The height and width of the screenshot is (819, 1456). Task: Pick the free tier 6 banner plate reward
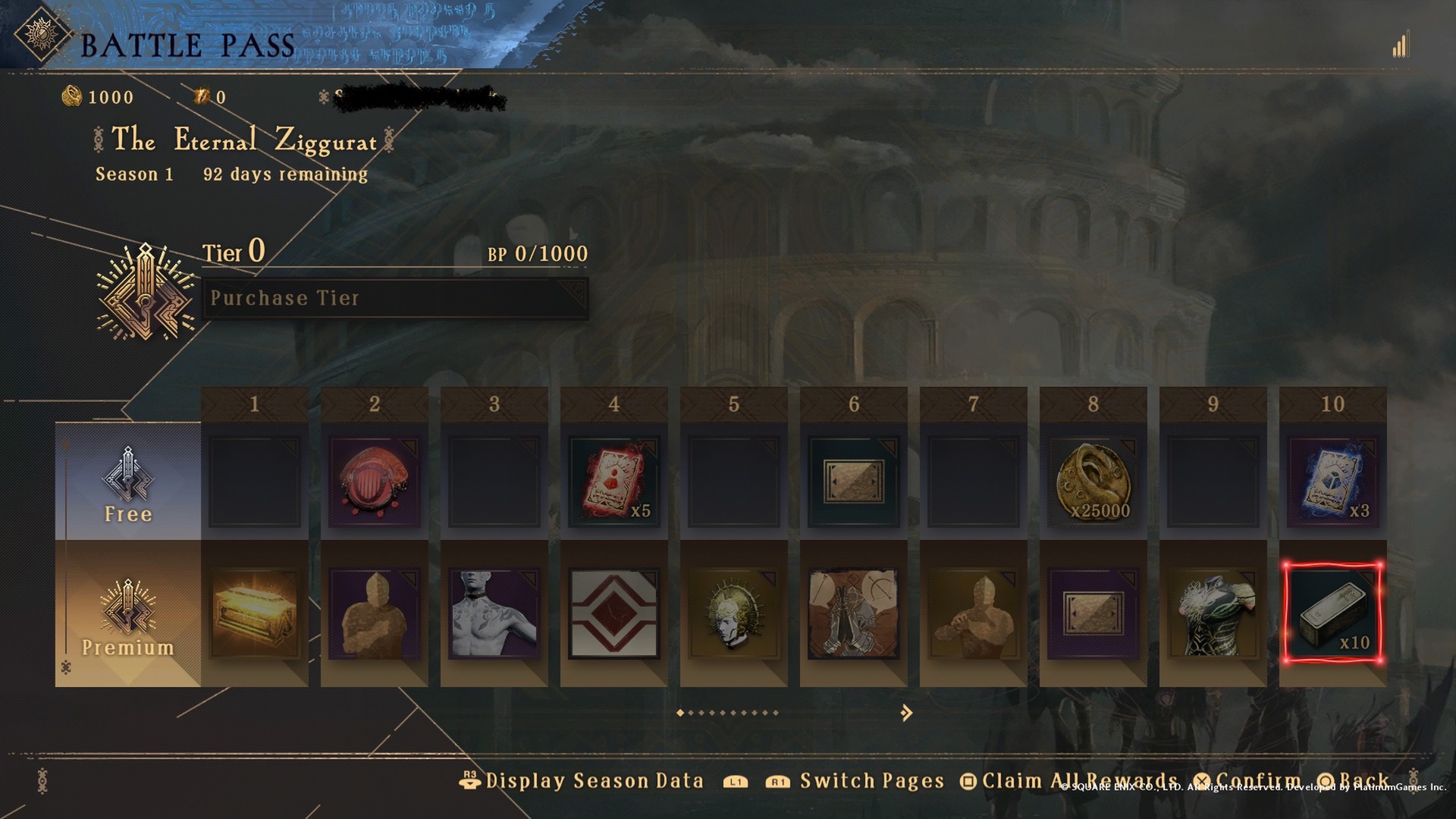(854, 482)
